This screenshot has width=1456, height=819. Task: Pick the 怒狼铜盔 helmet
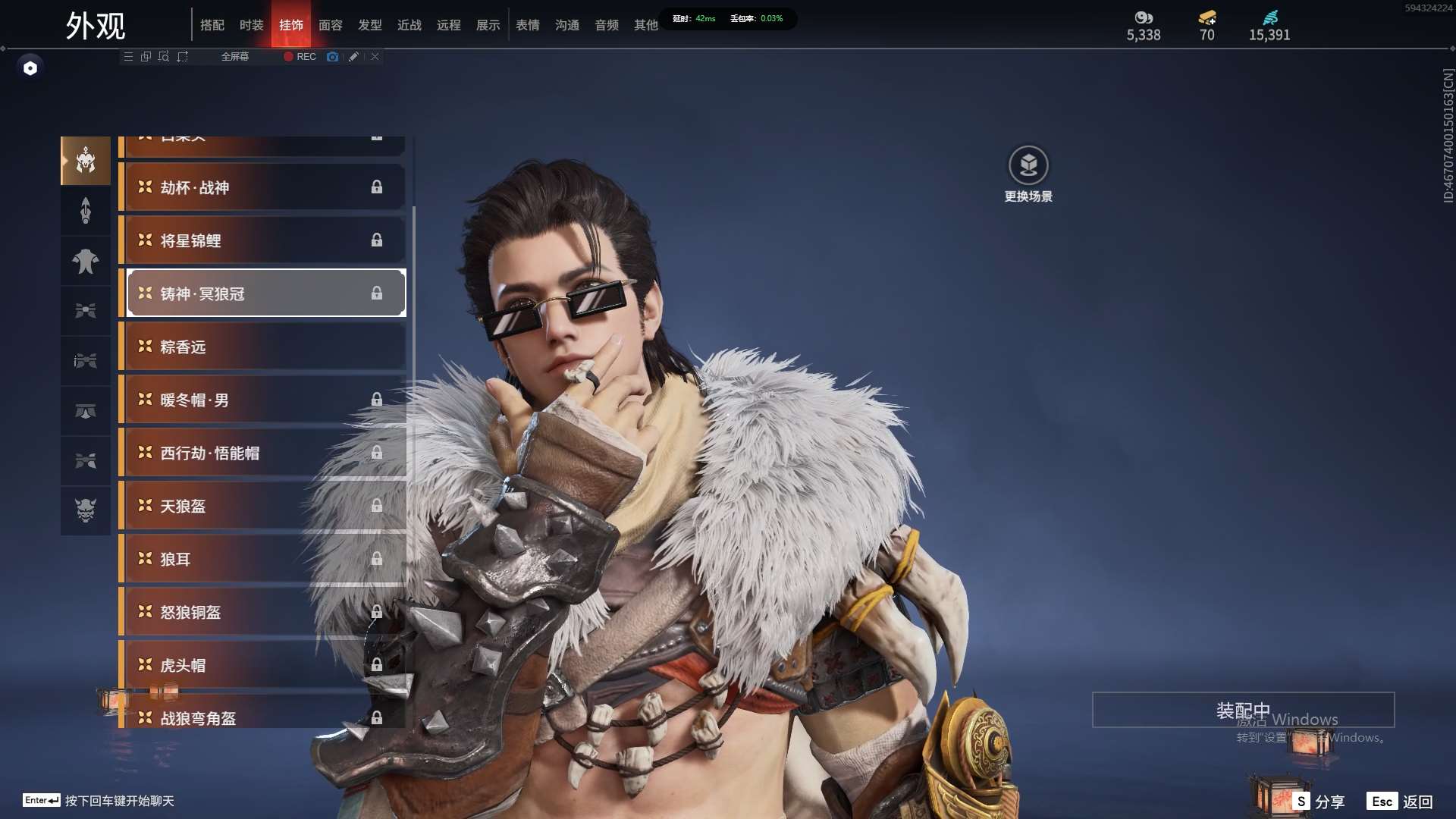pyautogui.click(x=262, y=612)
